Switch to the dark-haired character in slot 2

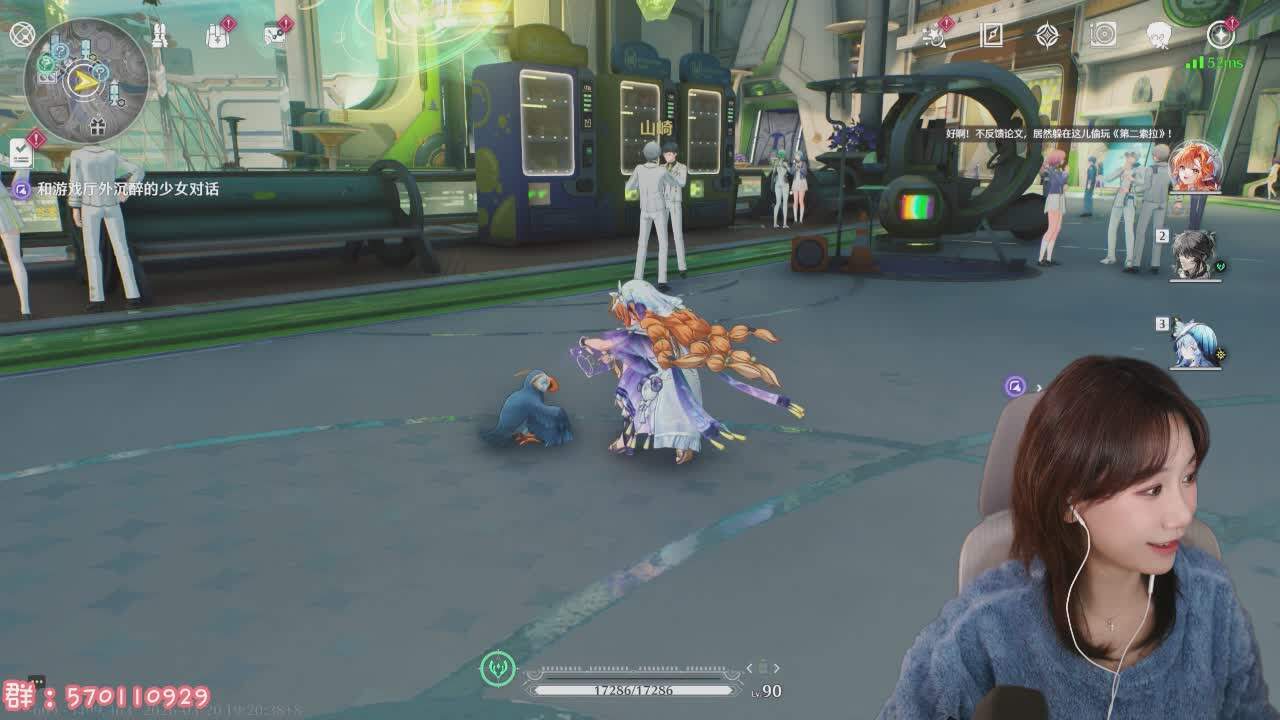pos(1194,254)
